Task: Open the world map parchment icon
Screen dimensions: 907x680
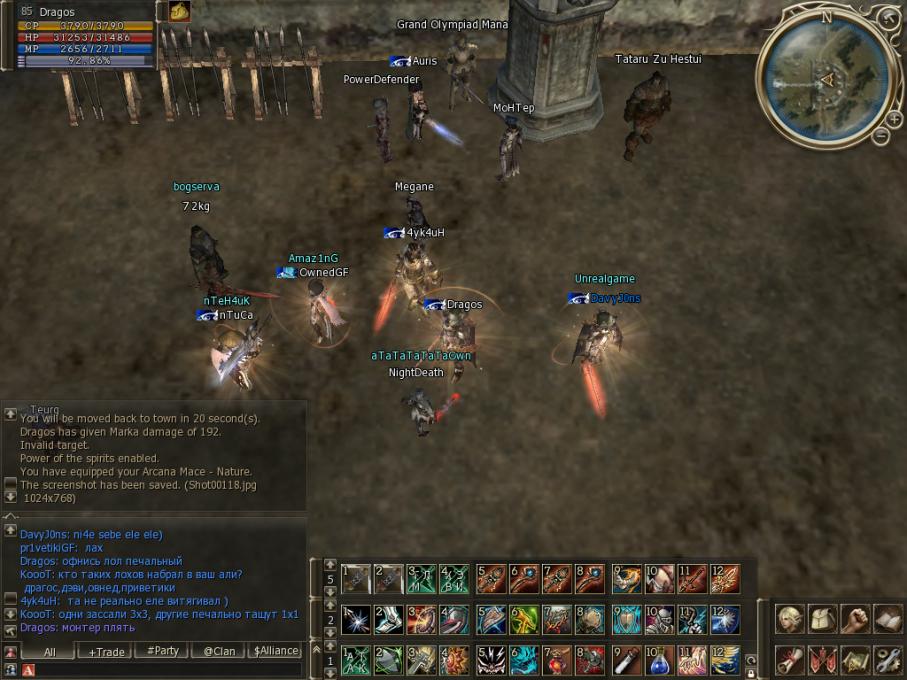Action: (855, 660)
